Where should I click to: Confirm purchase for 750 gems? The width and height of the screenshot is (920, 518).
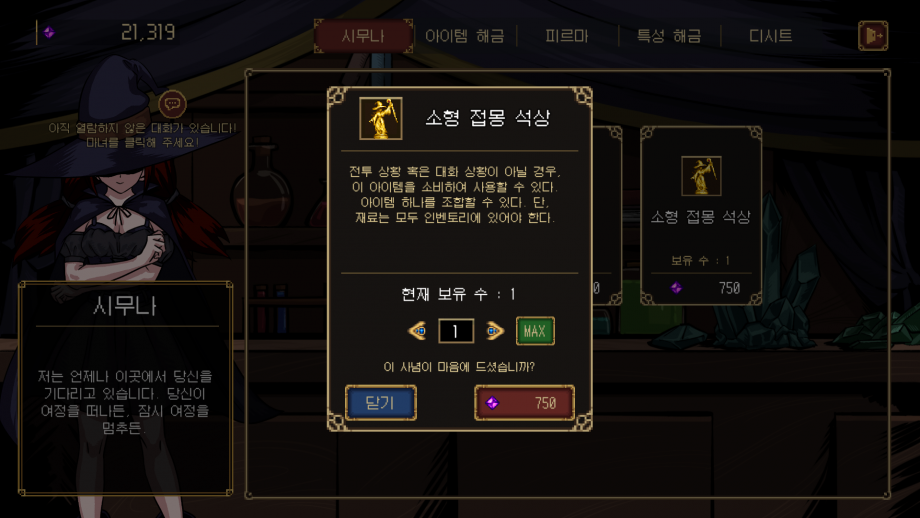pyautogui.click(x=524, y=403)
